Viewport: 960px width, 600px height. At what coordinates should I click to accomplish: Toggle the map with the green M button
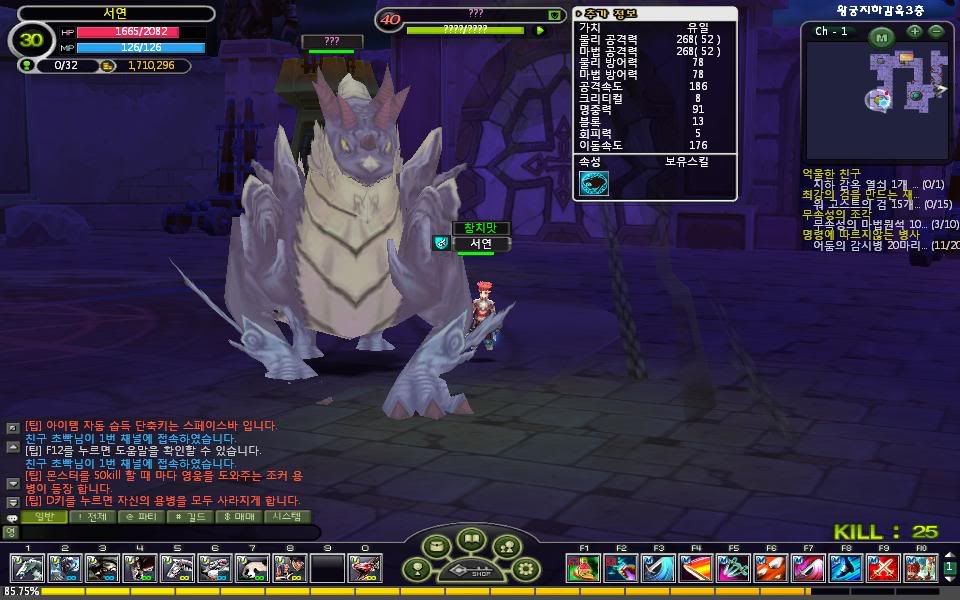click(x=881, y=38)
